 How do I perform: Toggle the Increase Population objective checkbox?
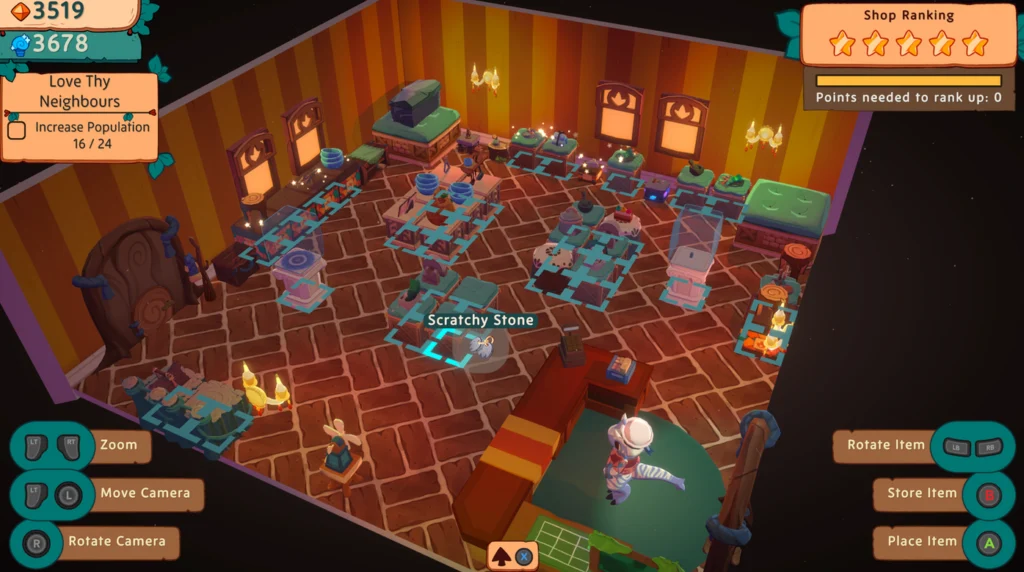pyautogui.click(x=17, y=129)
